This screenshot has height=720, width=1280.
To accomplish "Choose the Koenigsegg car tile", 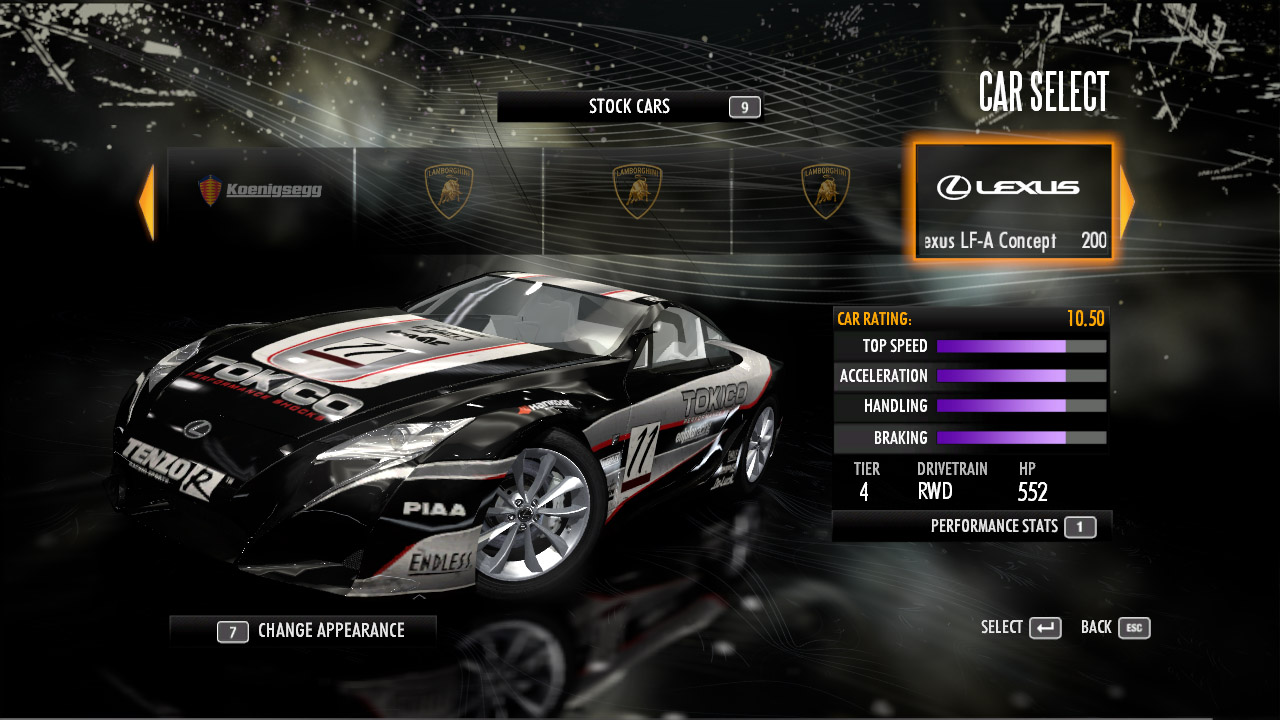I will click(x=261, y=190).
